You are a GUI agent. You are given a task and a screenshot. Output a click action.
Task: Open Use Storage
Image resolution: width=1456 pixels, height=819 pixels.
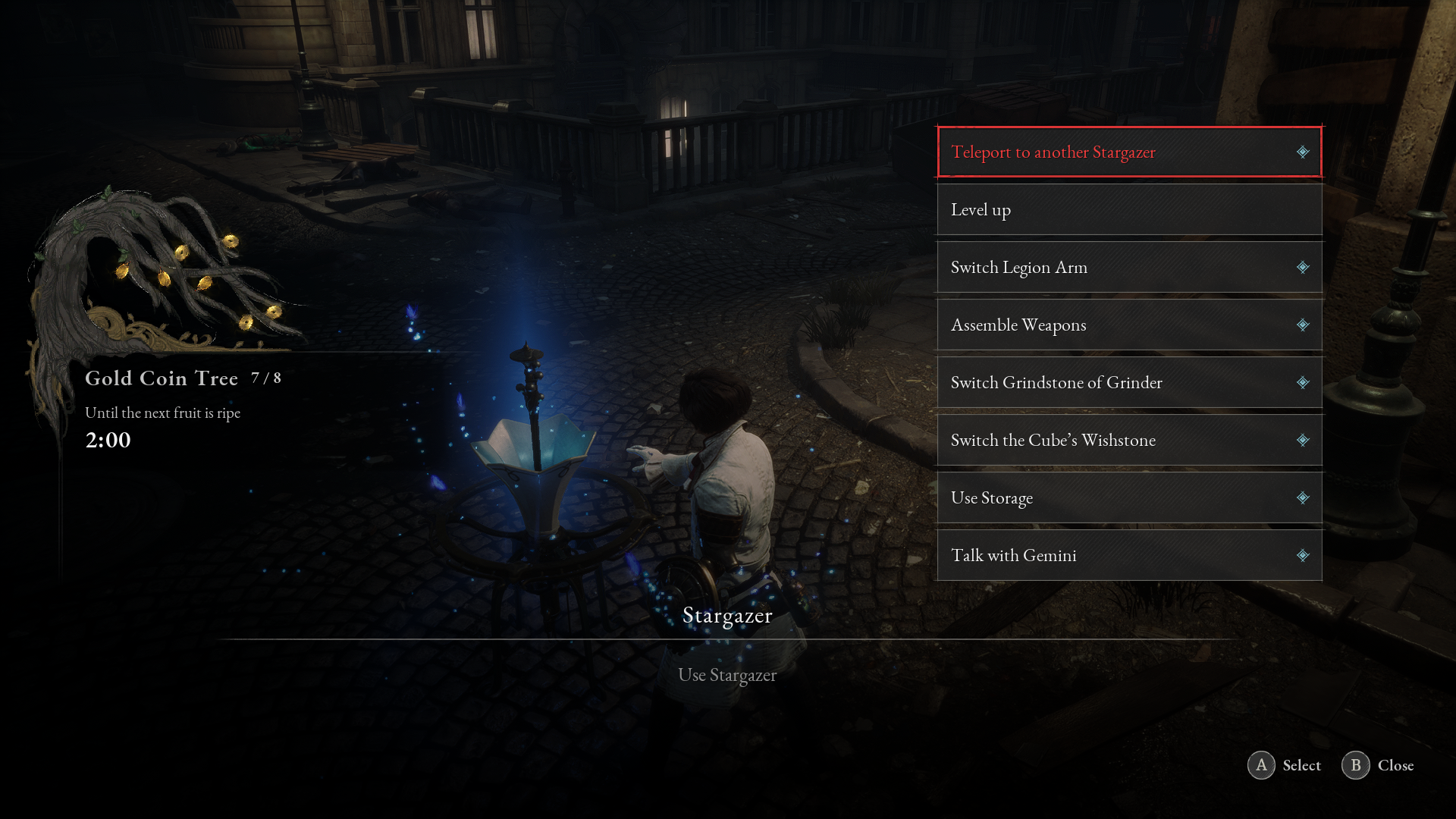point(1128,497)
